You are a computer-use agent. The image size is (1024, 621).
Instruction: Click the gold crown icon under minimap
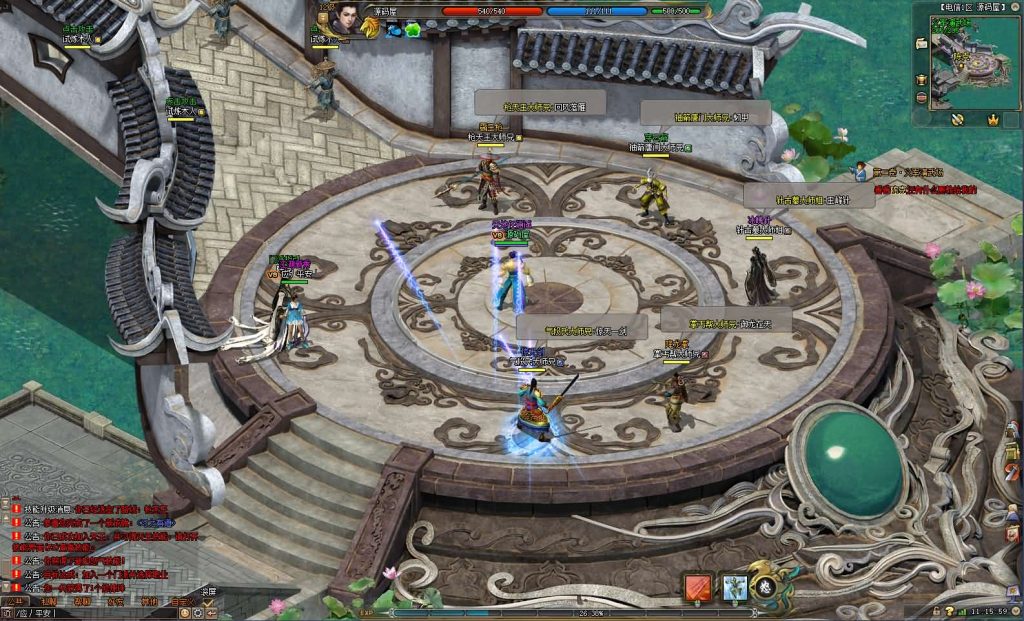click(993, 119)
